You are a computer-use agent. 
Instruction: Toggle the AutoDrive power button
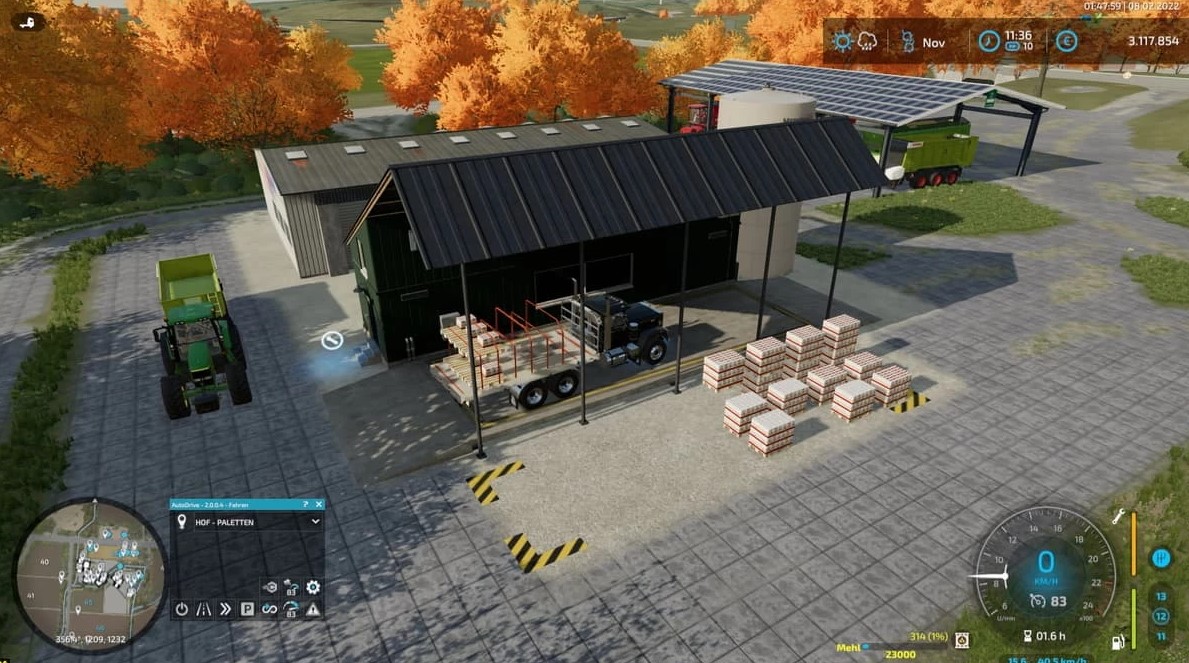[181, 608]
